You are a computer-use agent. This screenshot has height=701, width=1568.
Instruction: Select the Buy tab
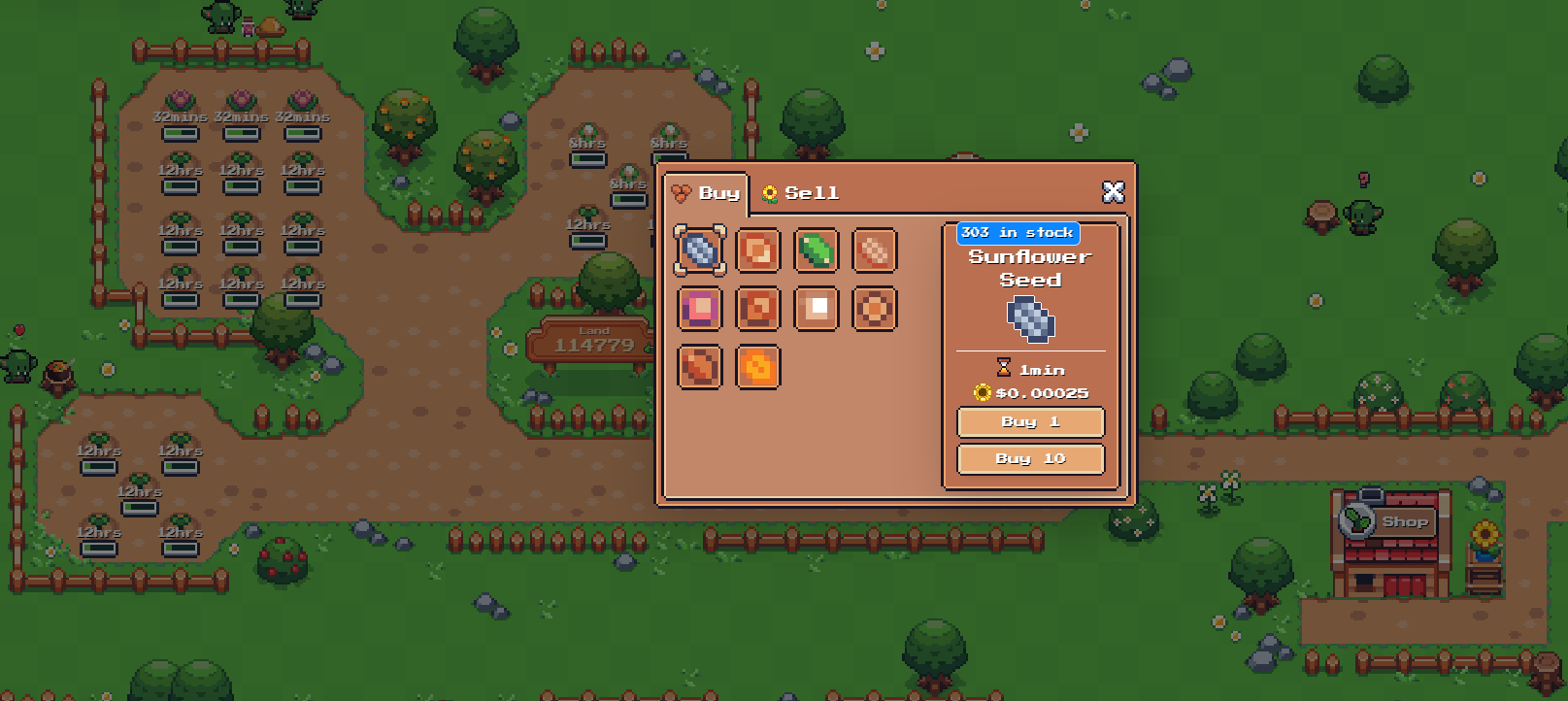708,193
